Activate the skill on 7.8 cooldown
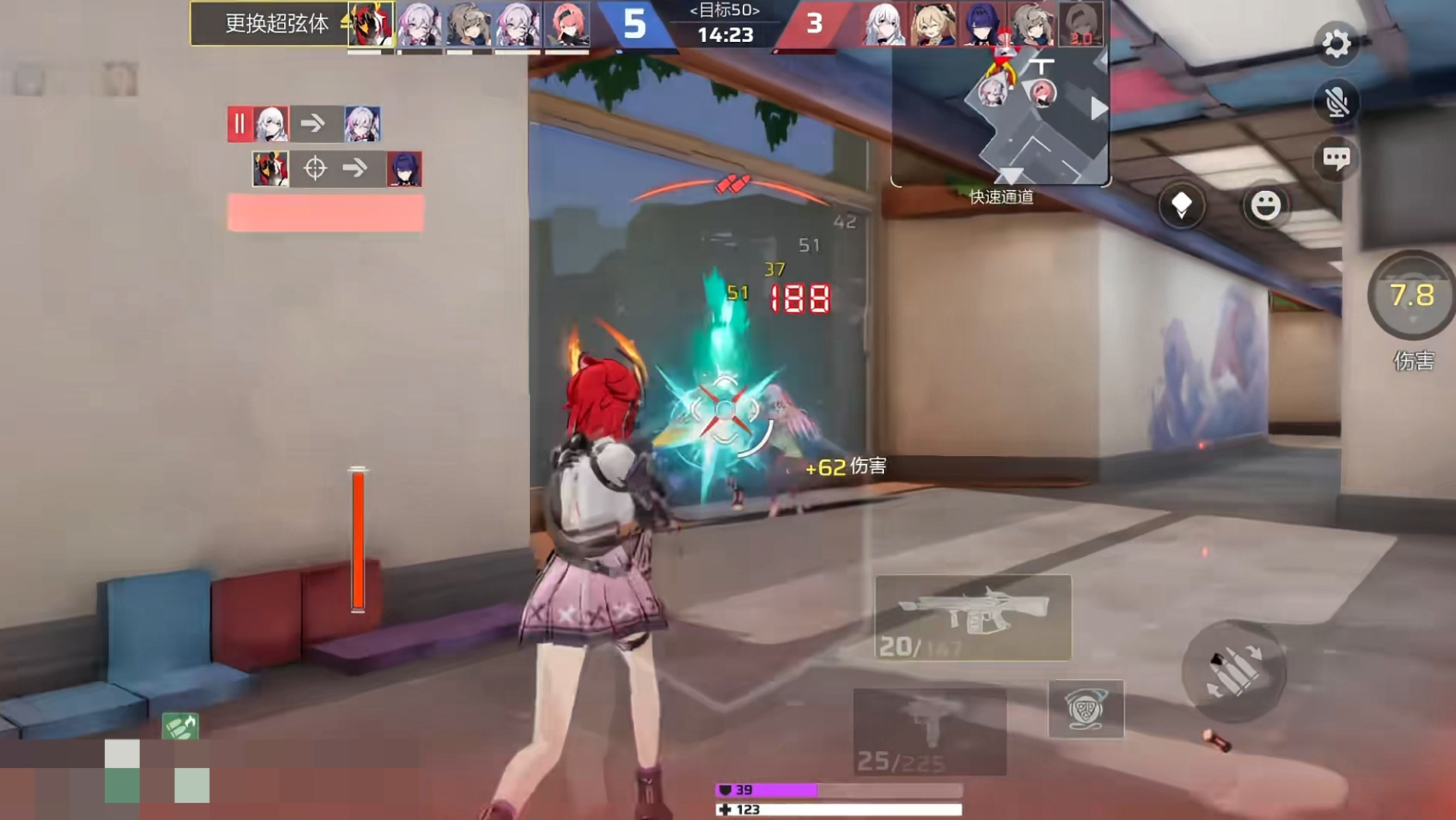Viewport: 1456px width, 820px height. [x=1411, y=296]
